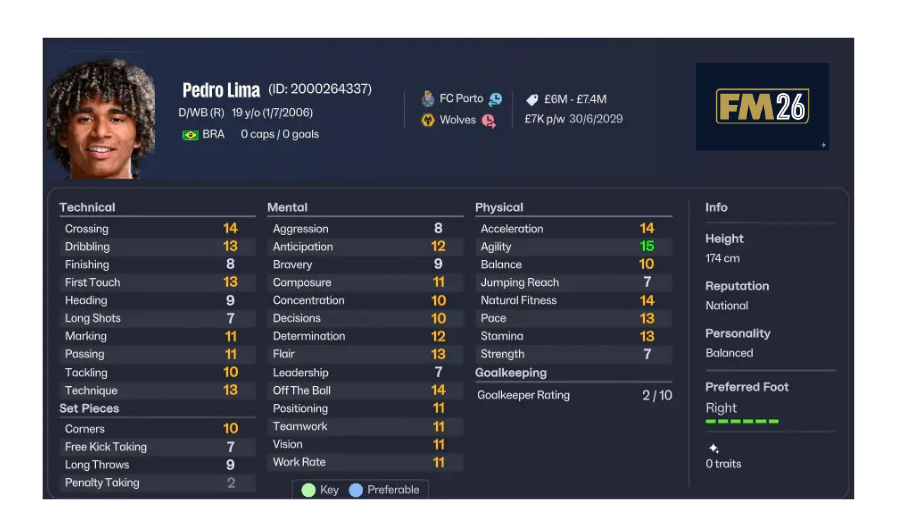The width and height of the screenshot is (907, 521).
Task: Toggle the Preferable attribute legend
Action: [384, 490]
